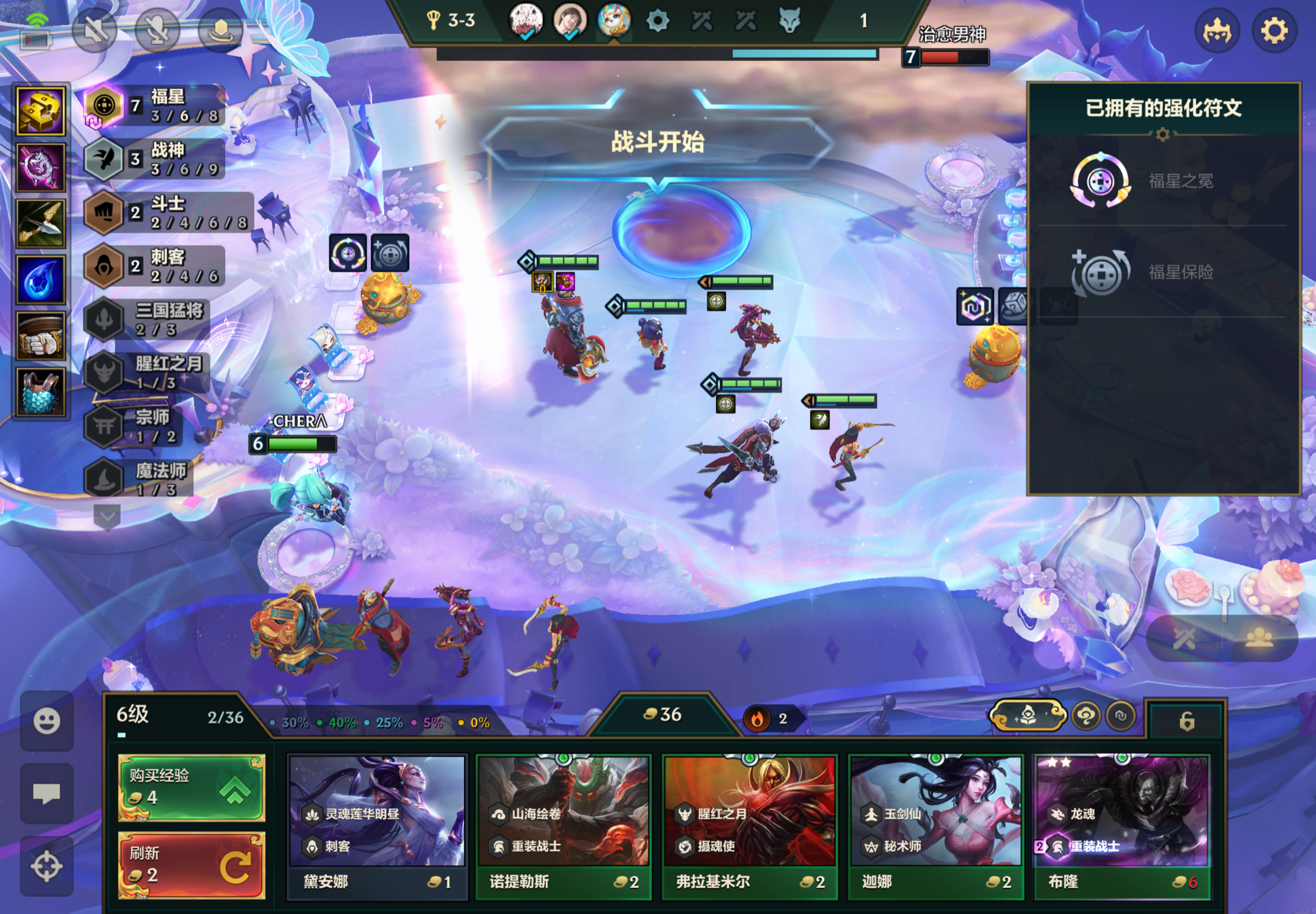Buy experience with the 购买经验 button
Viewport: 1316px width, 914px height.
tap(191, 787)
